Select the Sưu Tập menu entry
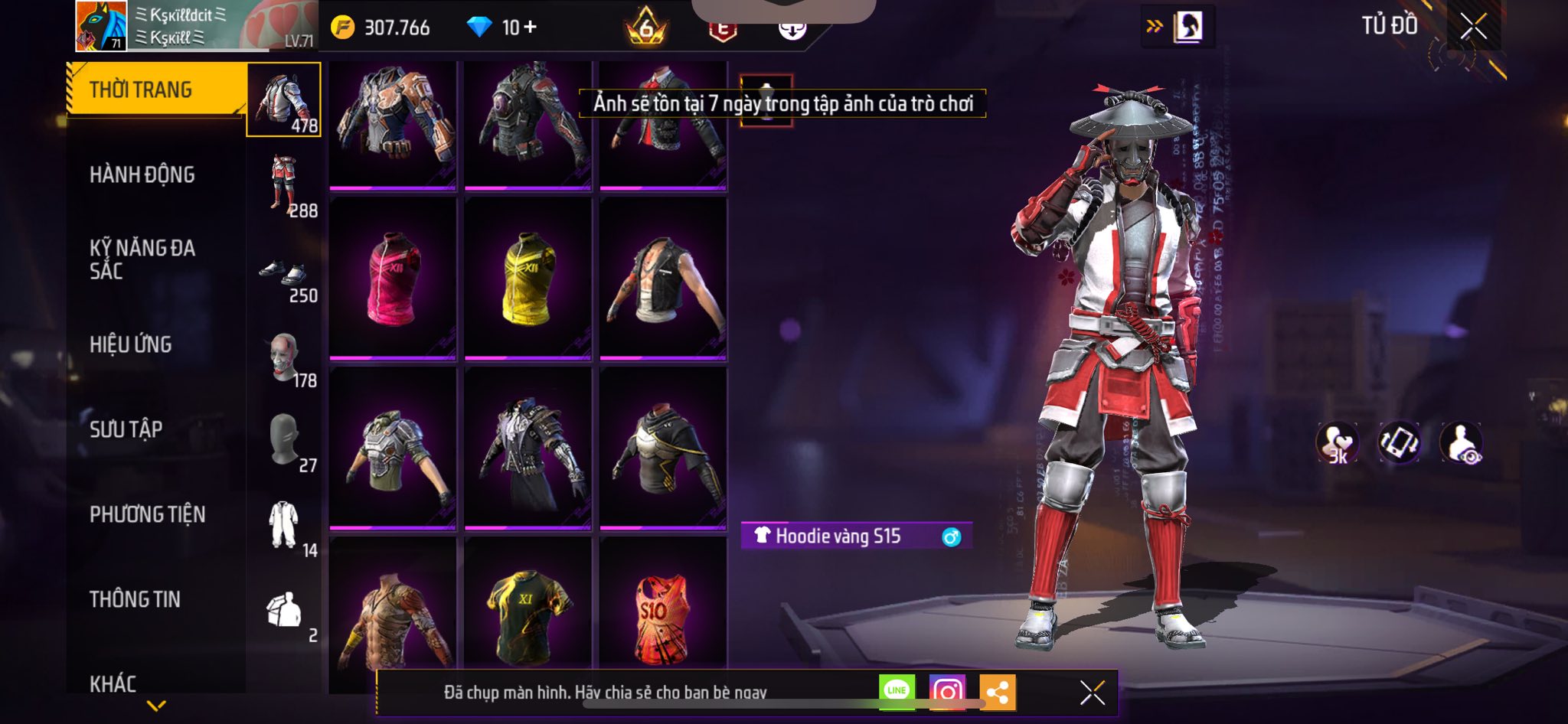This screenshot has height=724, width=1568. 126,429
